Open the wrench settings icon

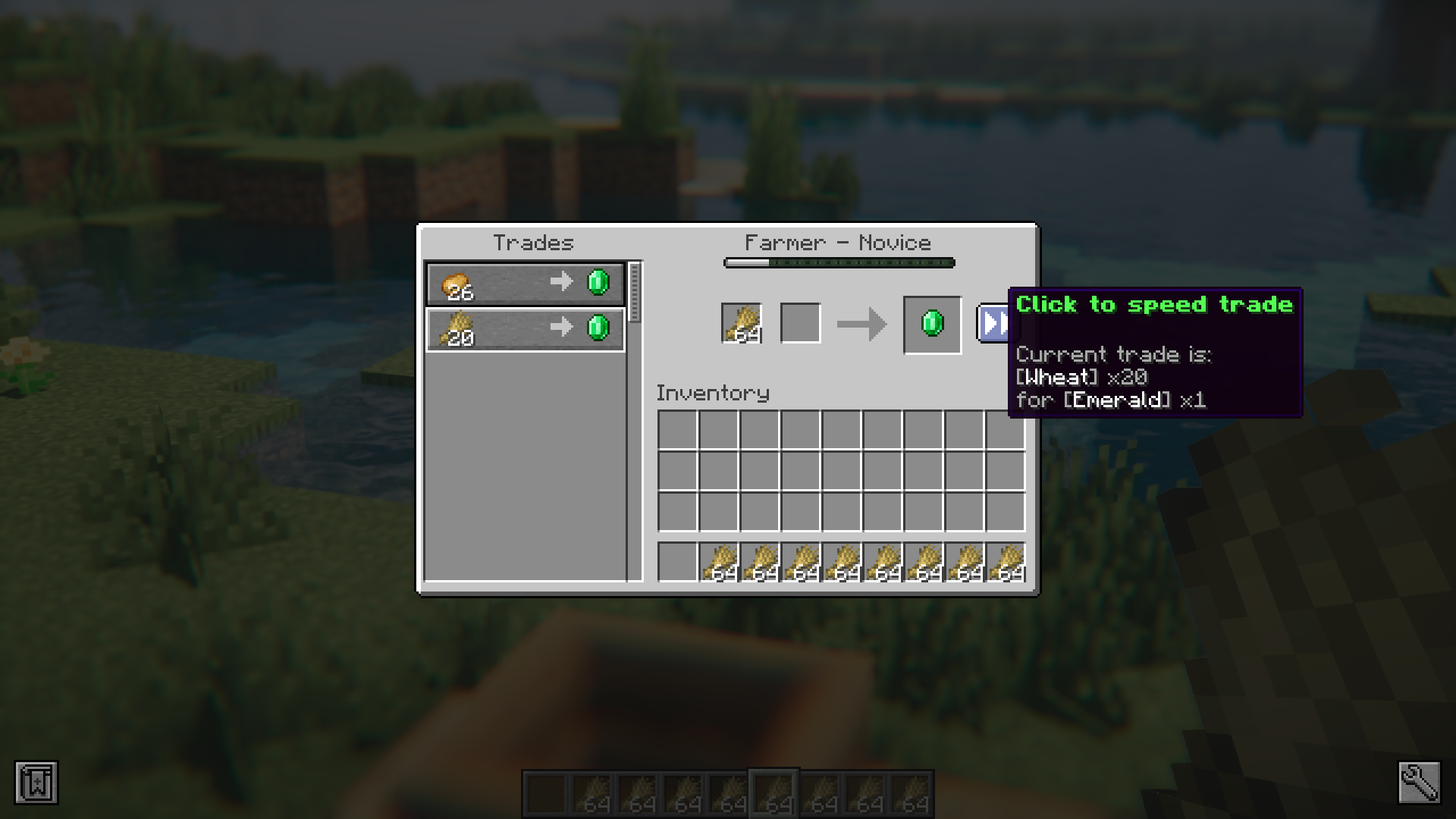1419,783
